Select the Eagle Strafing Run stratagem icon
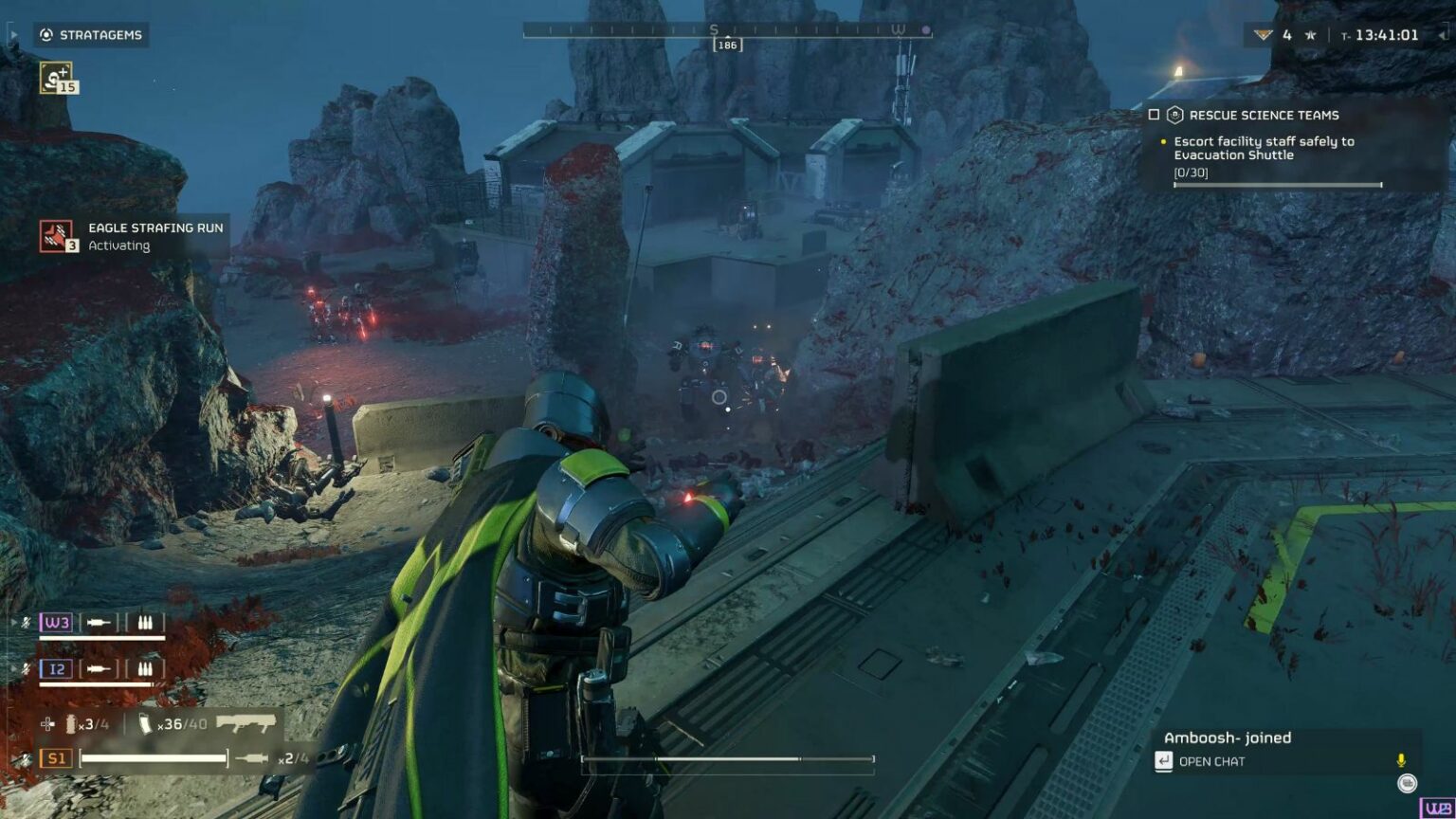 point(55,235)
